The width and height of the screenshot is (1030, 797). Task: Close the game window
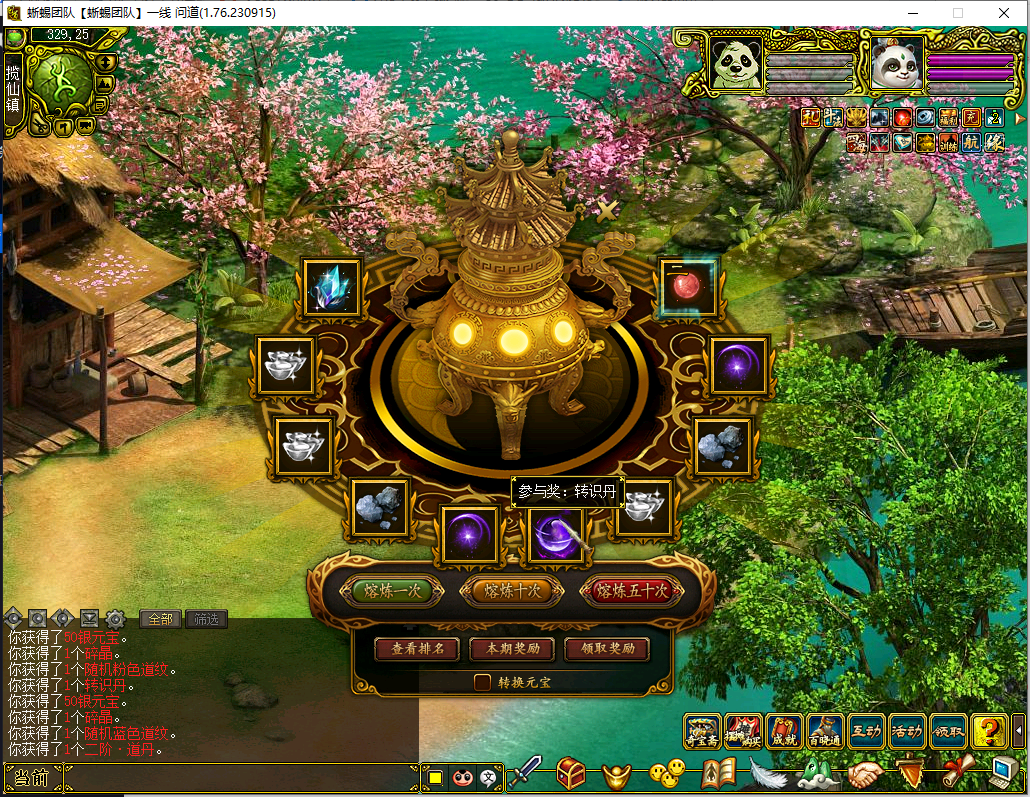pyautogui.click(x=1003, y=13)
